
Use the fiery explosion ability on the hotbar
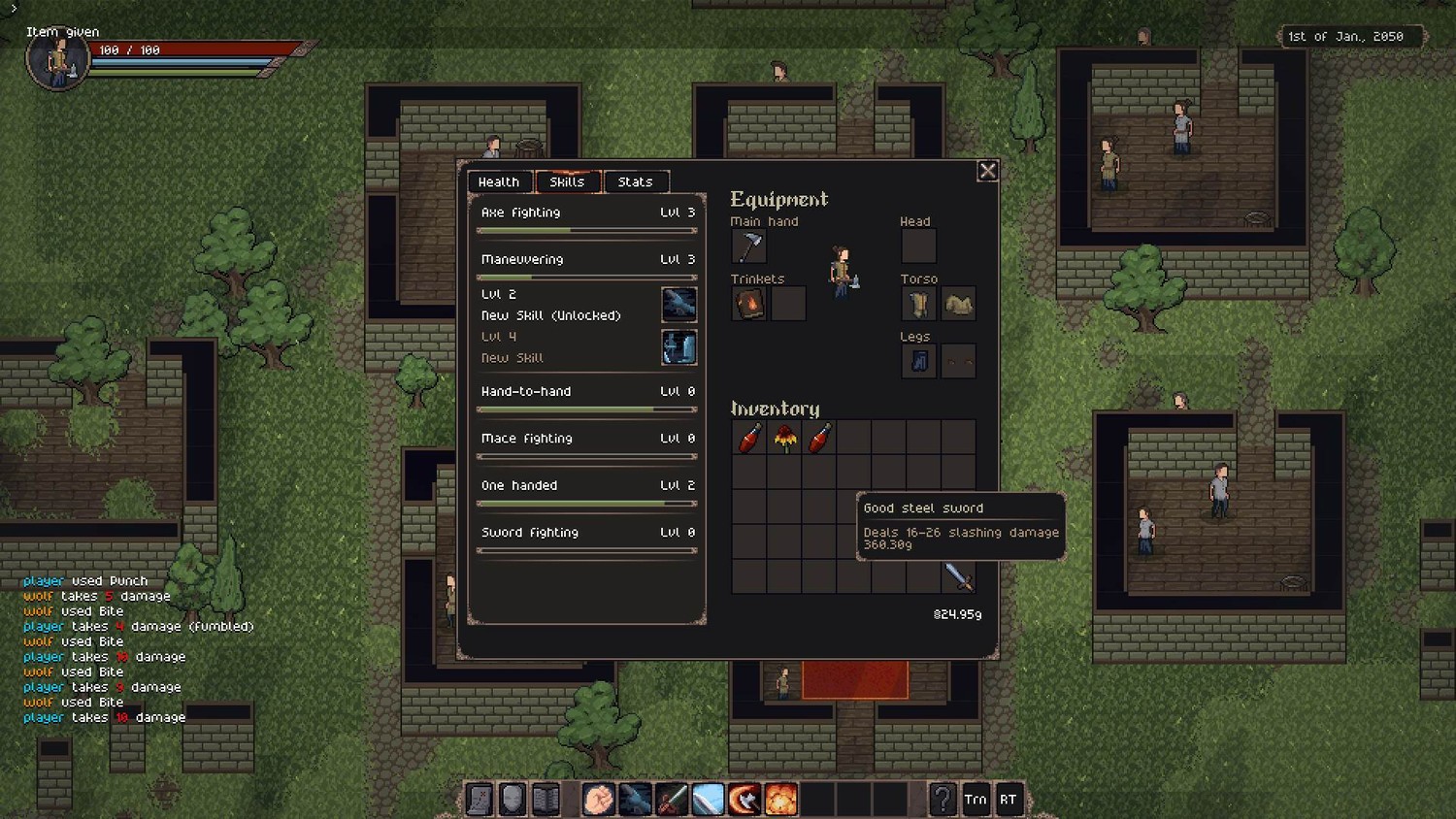point(780,799)
